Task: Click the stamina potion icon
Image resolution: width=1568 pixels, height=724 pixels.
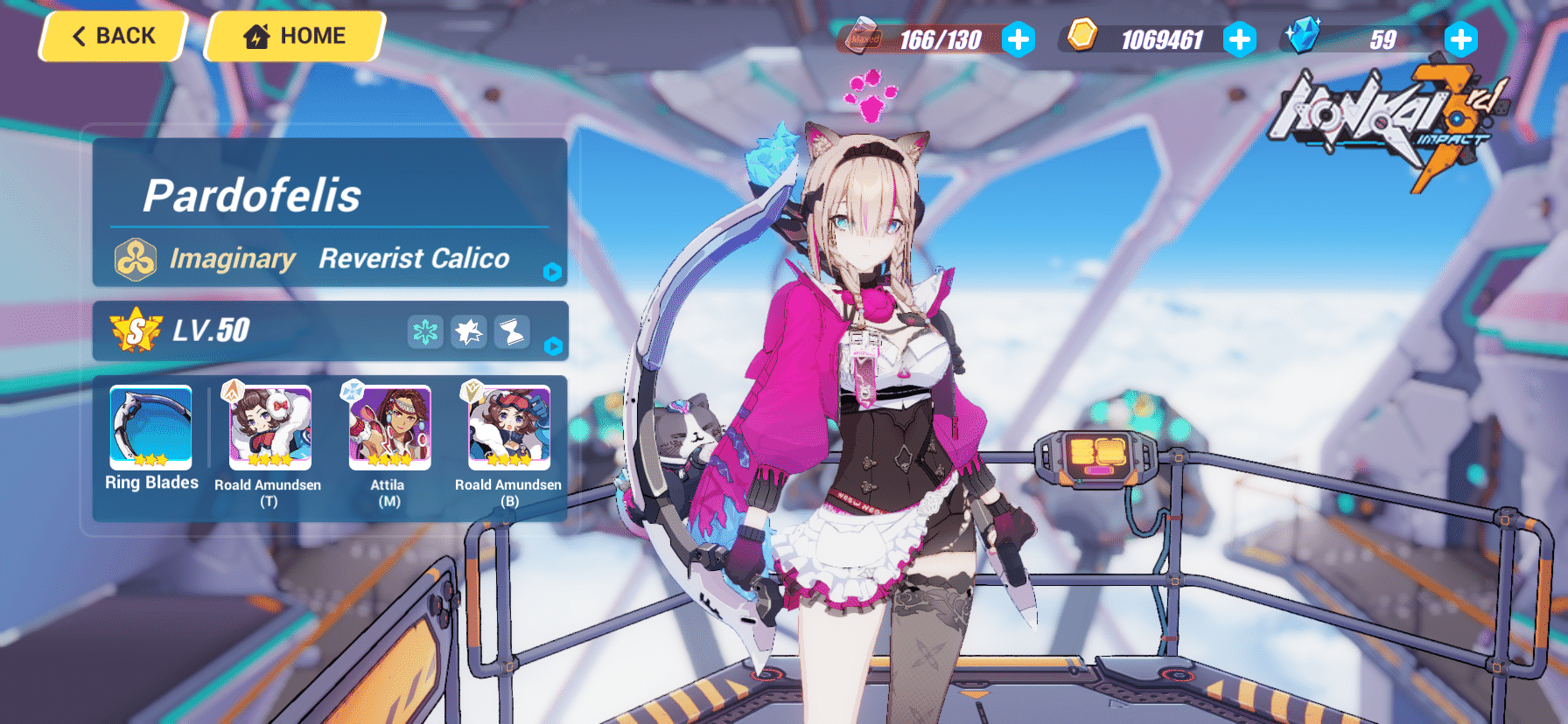Action: point(862,38)
